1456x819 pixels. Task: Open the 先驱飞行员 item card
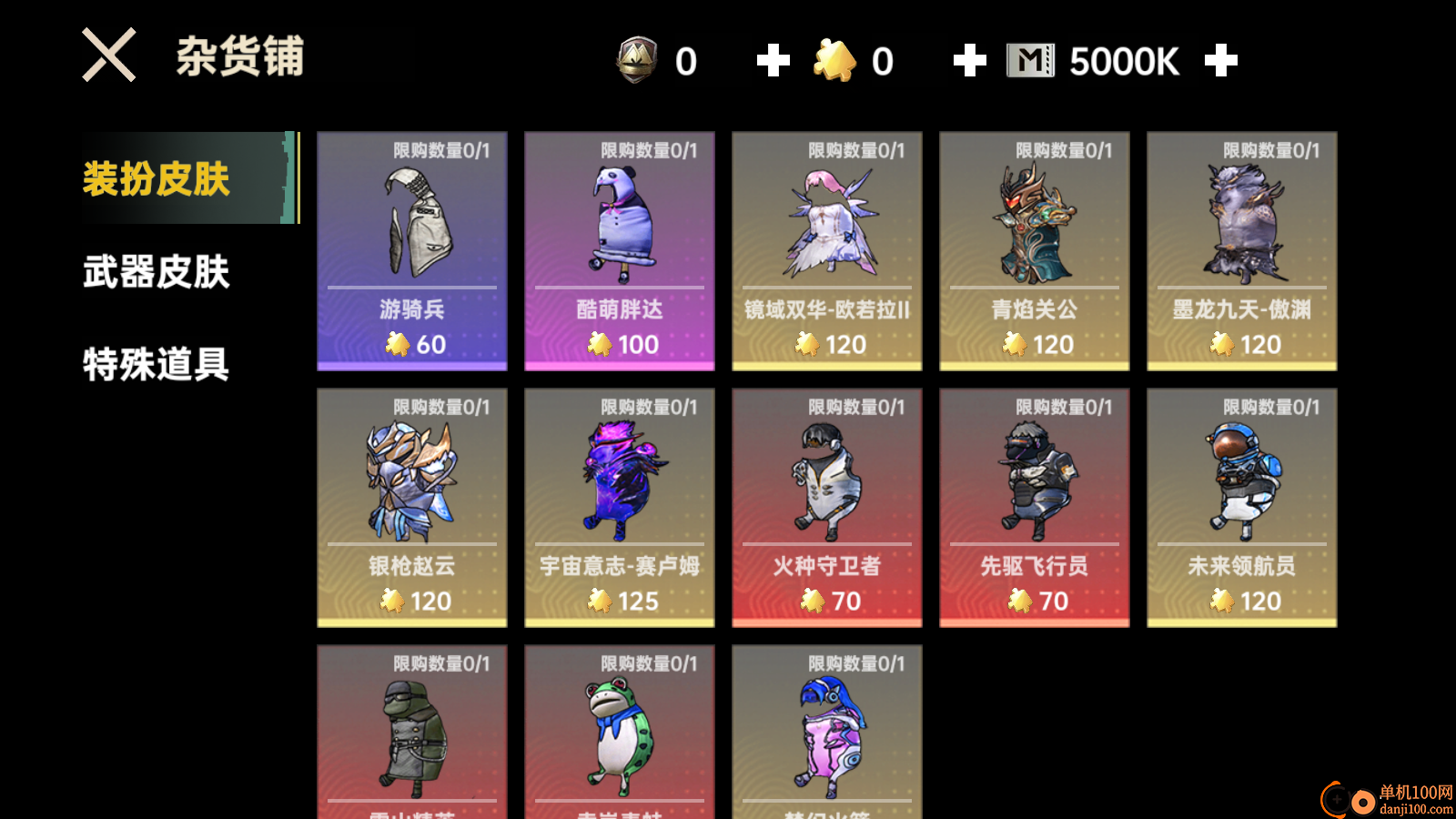point(1034,505)
